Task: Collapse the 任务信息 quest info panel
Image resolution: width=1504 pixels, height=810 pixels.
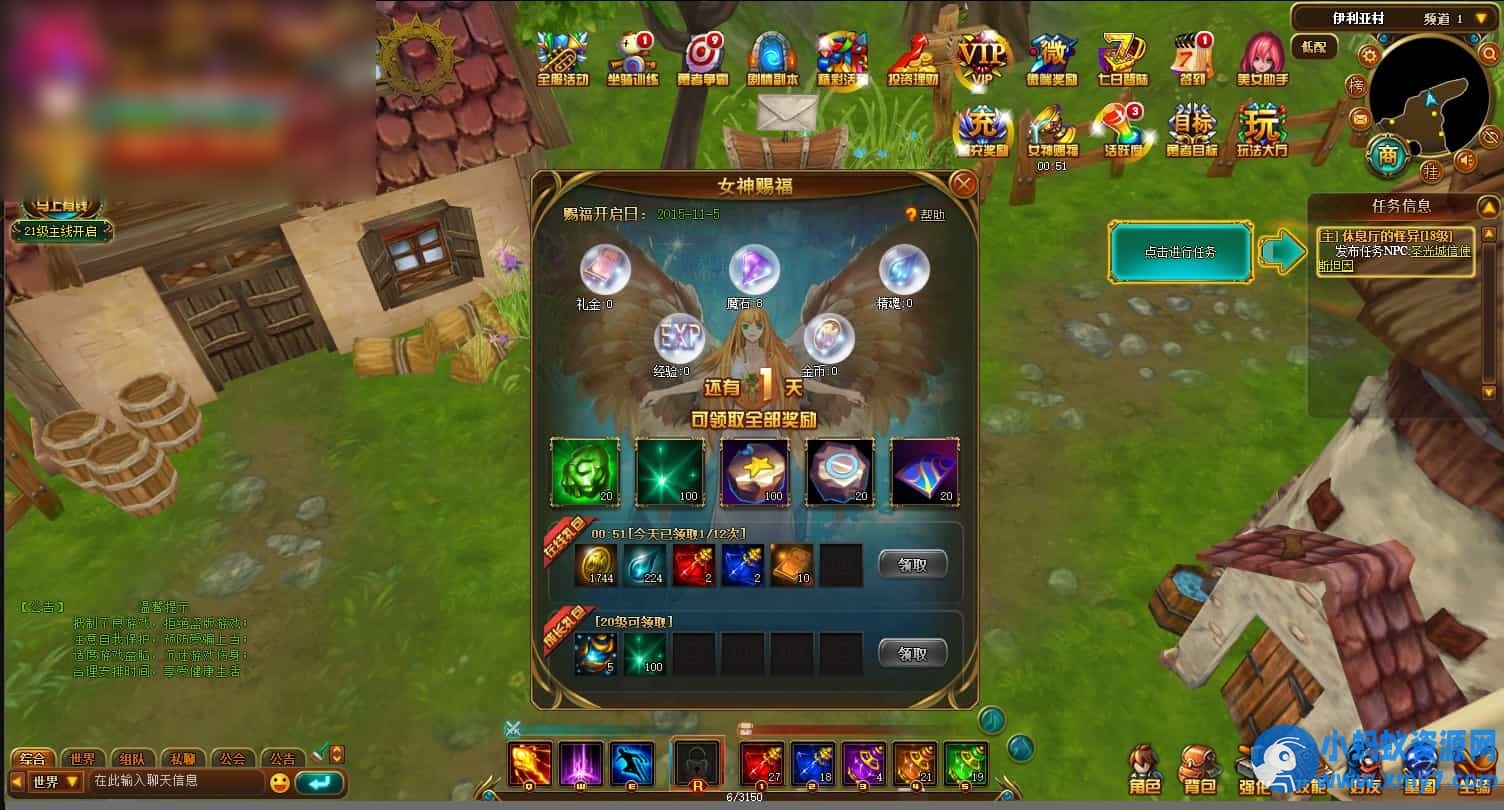Action: [x=1487, y=206]
